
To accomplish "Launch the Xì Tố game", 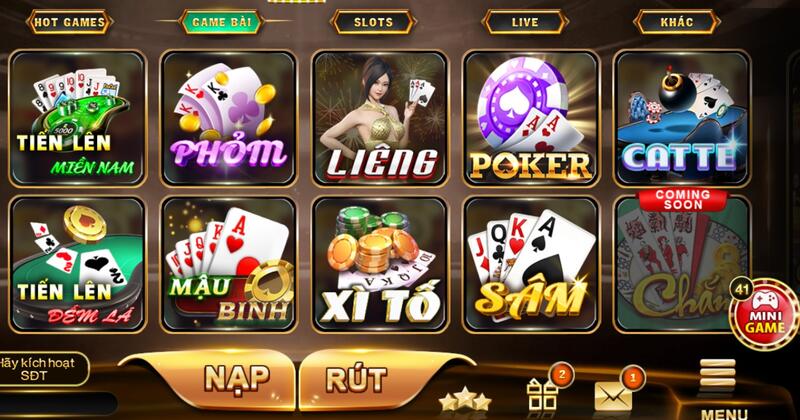I will 379,262.
